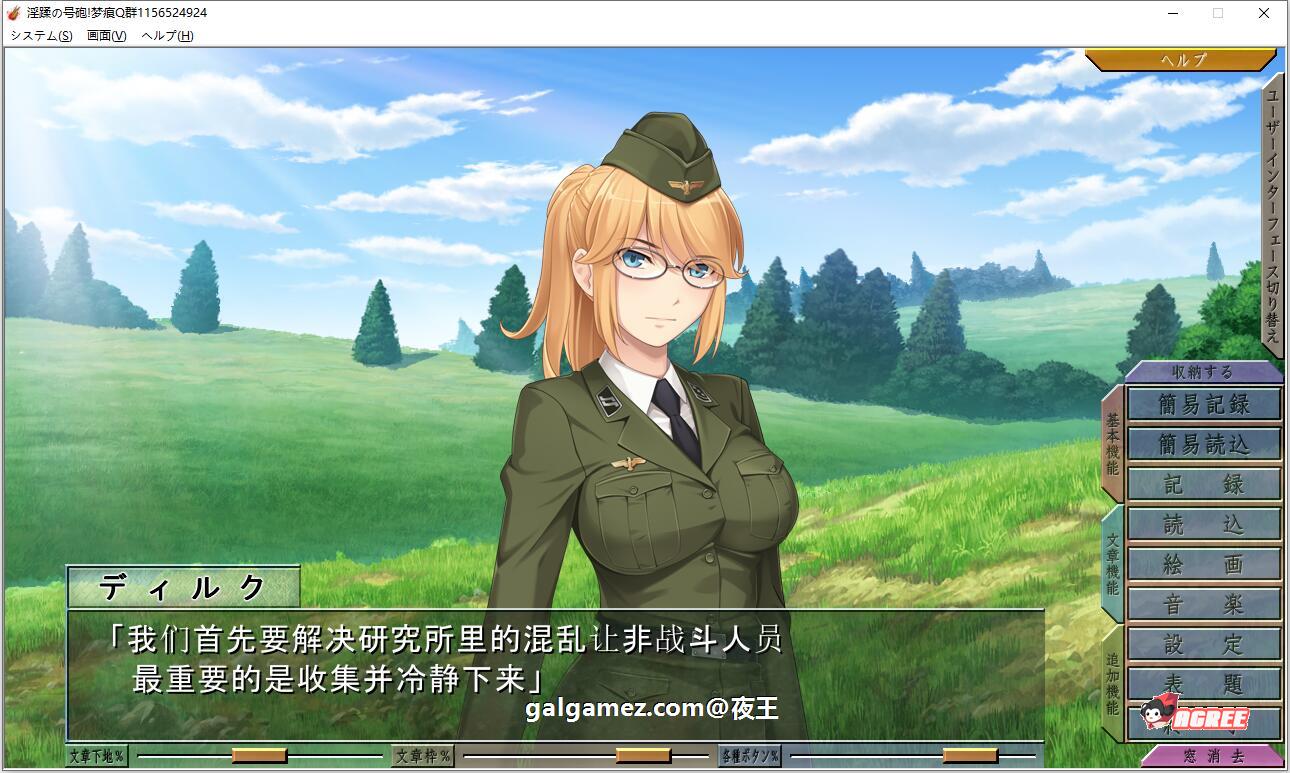Viewport: 1290px width, 773px height.
Task: Open music settings with 音楽
Action: (x=1203, y=603)
